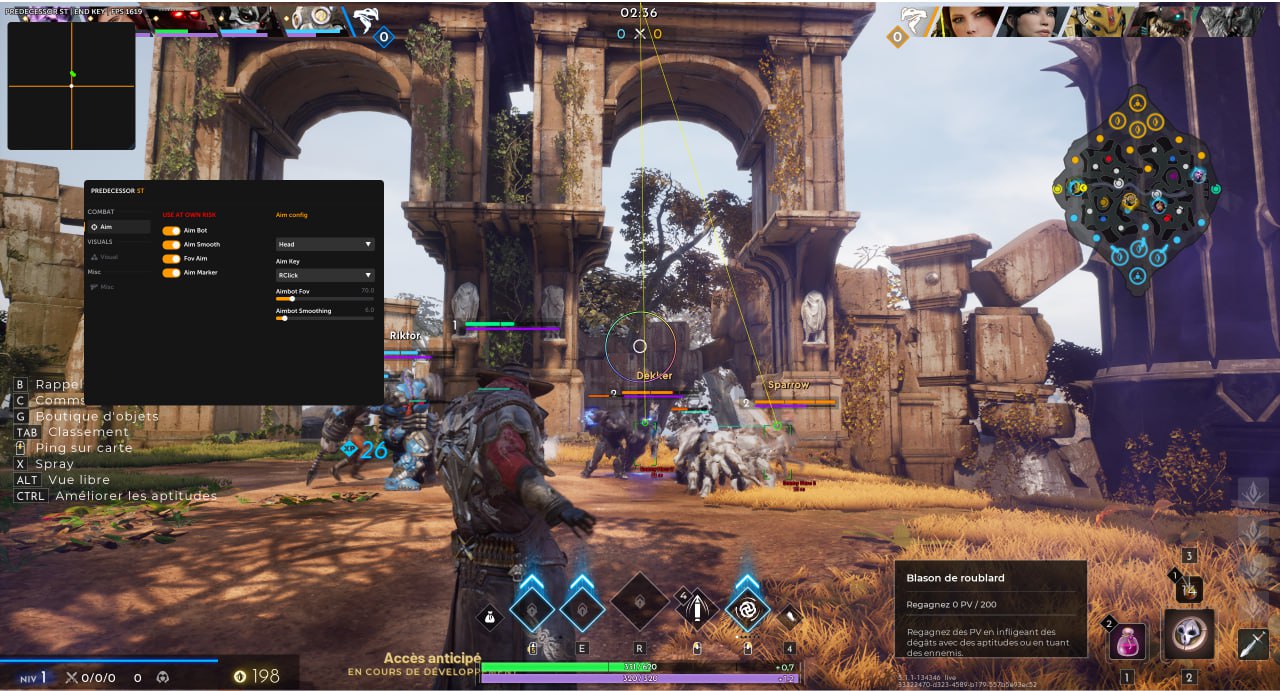Activate the skull crest Blason de roublard
The width and height of the screenshot is (1280, 691).
(1189, 635)
